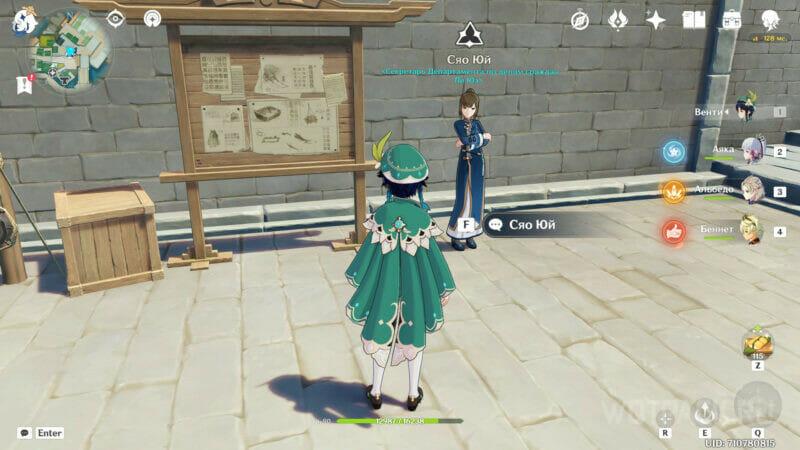Activate the Elemental Burst icon
The width and height of the screenshot is (800, 450).
(x=757, y=403)
